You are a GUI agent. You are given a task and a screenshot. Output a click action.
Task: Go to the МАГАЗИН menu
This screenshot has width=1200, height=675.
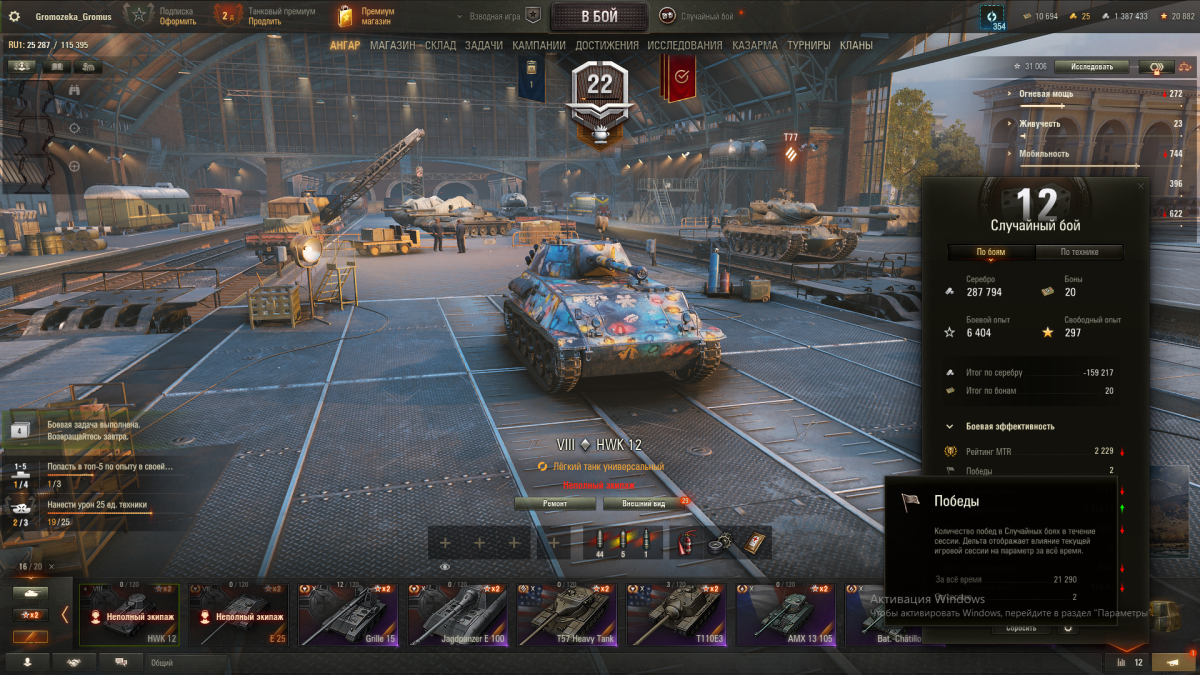[x=392, y=45]
